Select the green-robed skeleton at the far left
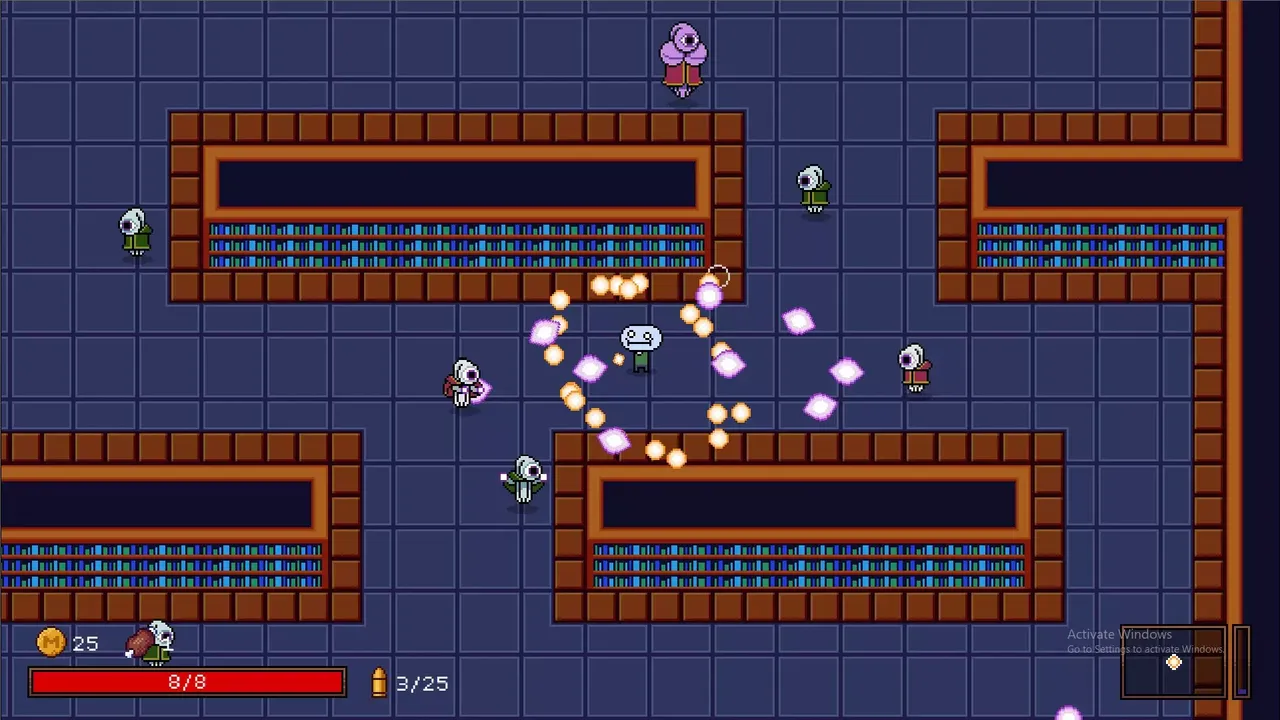The width and height of the screenshot is (1280, 720). point(135,232)
